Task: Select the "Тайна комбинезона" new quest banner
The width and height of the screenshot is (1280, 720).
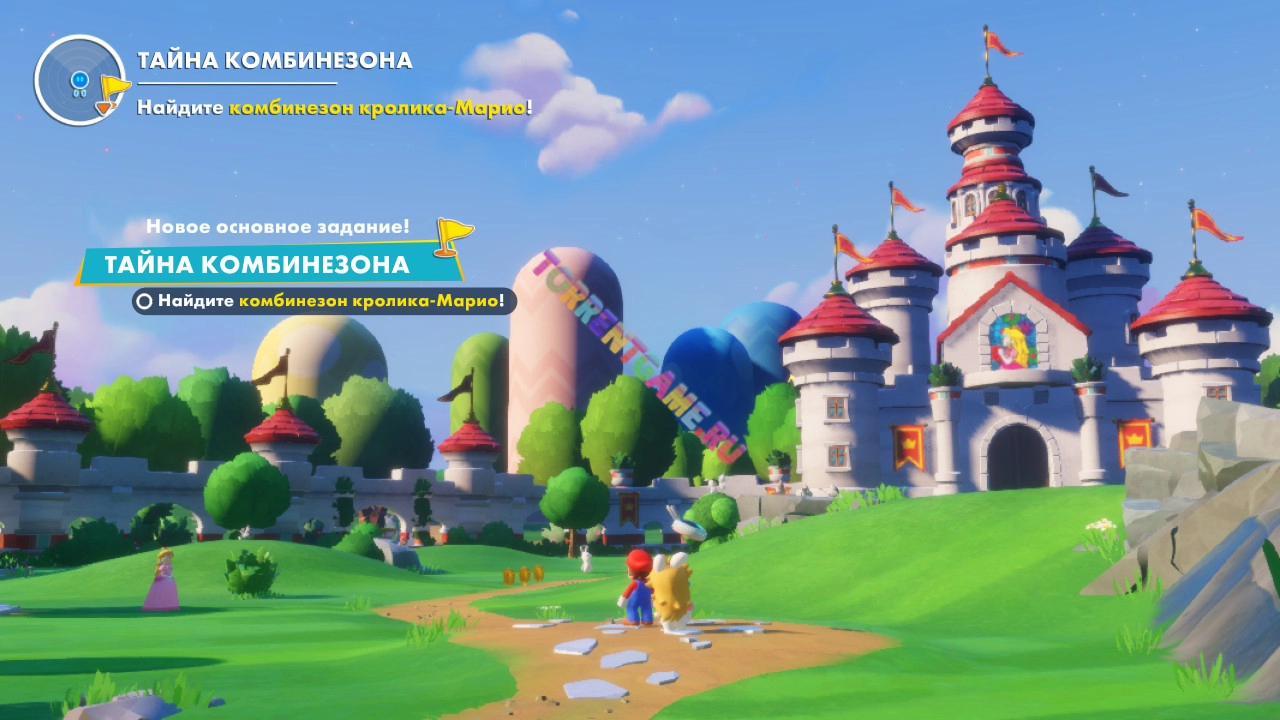Action: 258,265
